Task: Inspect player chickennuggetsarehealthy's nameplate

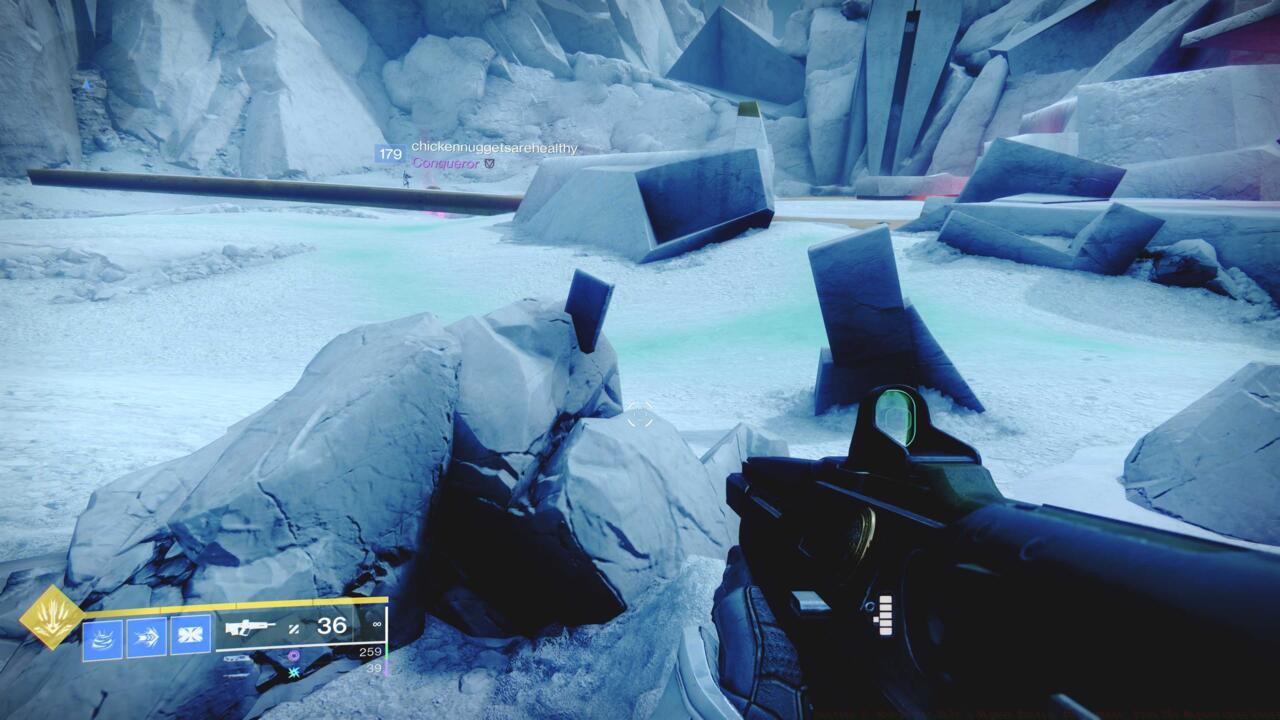Action: [x=494, y=148]
